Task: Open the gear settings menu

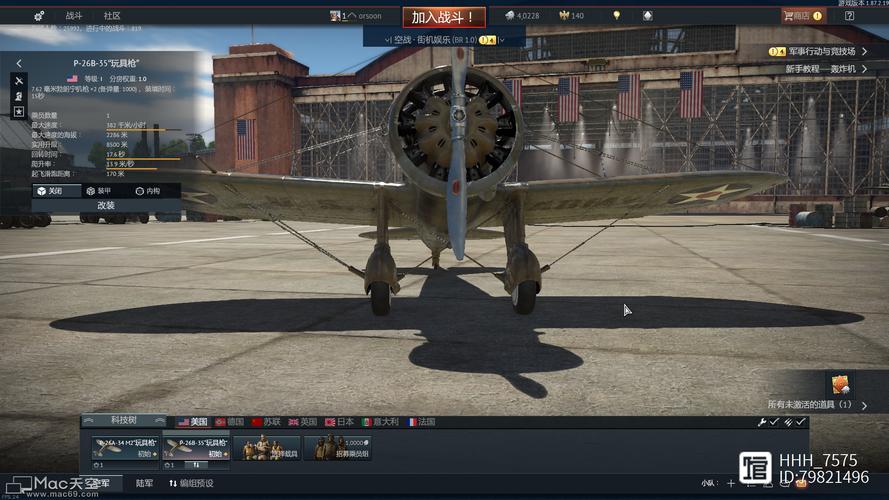Action: click(x=39, y=16)
